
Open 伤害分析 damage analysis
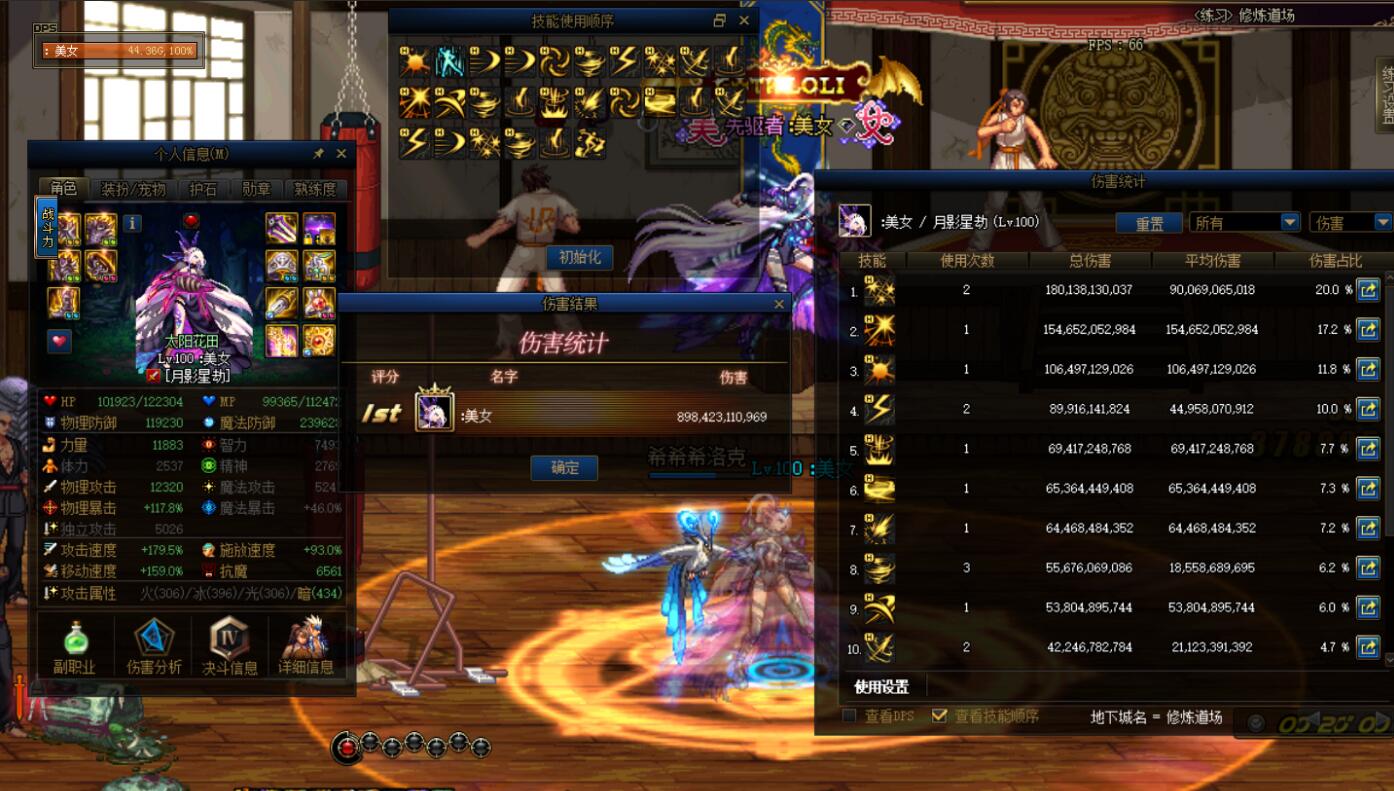pos(154,646)
